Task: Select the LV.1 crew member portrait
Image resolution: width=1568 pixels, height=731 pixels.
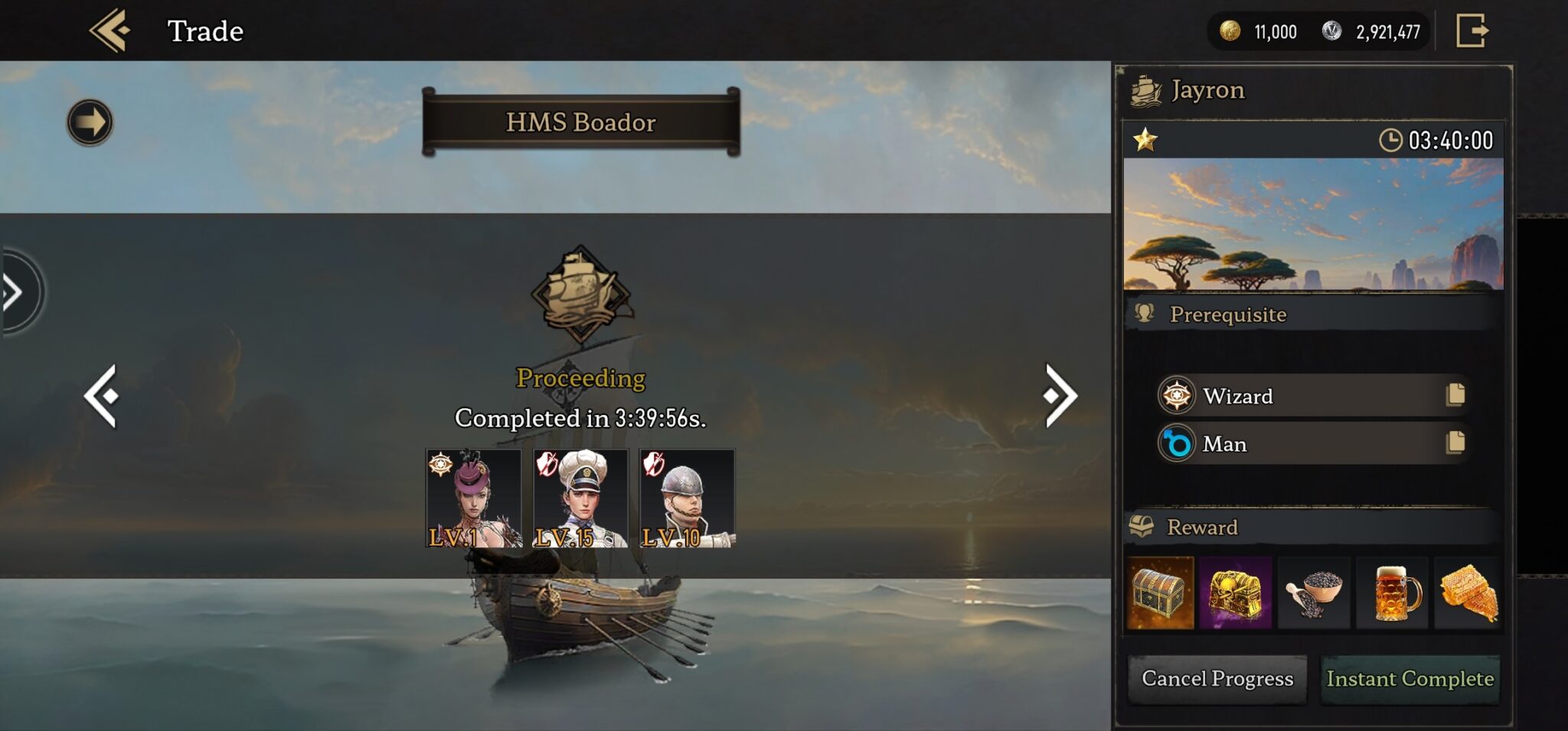Action: pyautogui.click(x=473, y=498)
